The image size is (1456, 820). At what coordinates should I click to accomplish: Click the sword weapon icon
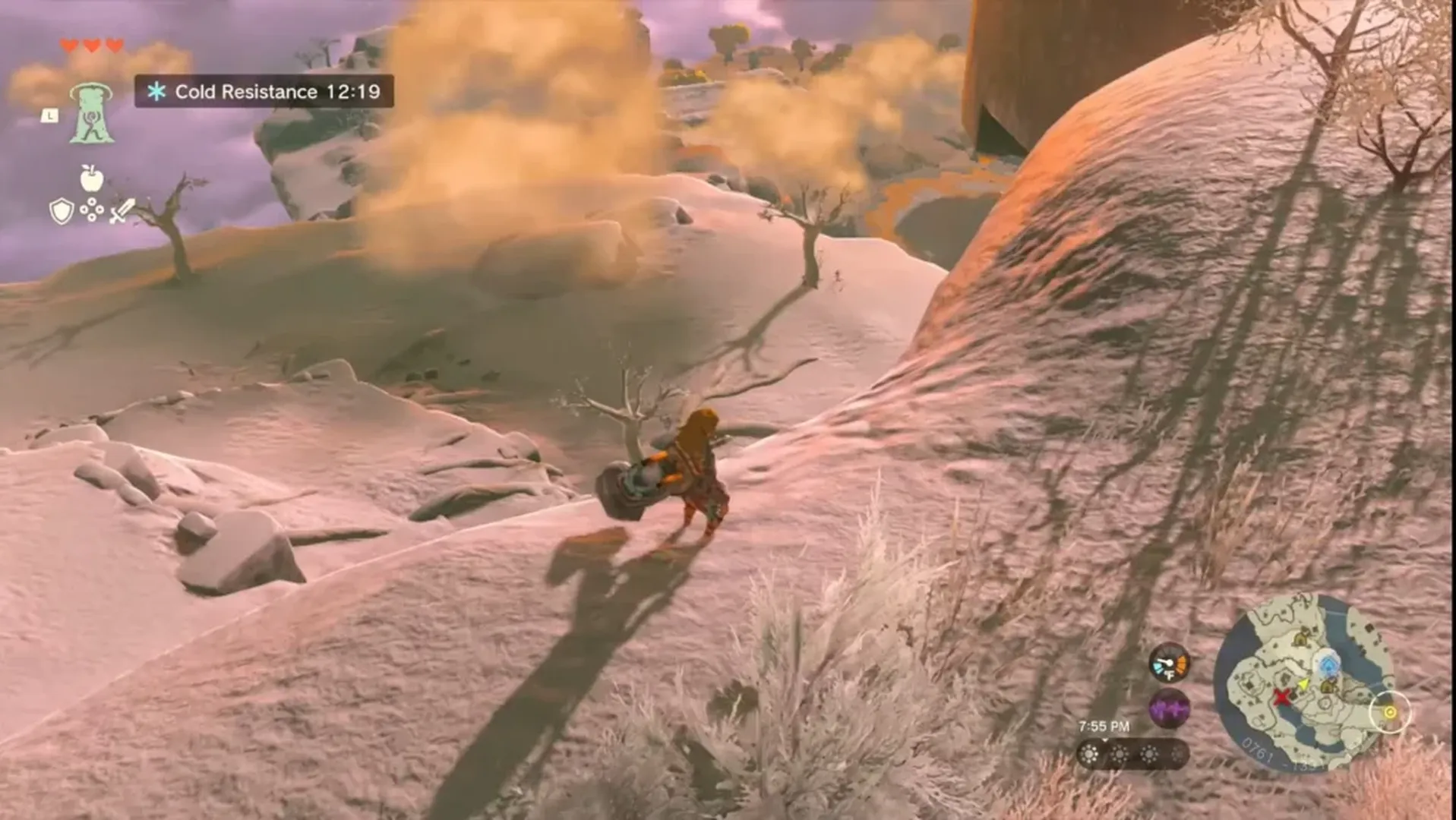pyautogui.click(x=121, y=211)
